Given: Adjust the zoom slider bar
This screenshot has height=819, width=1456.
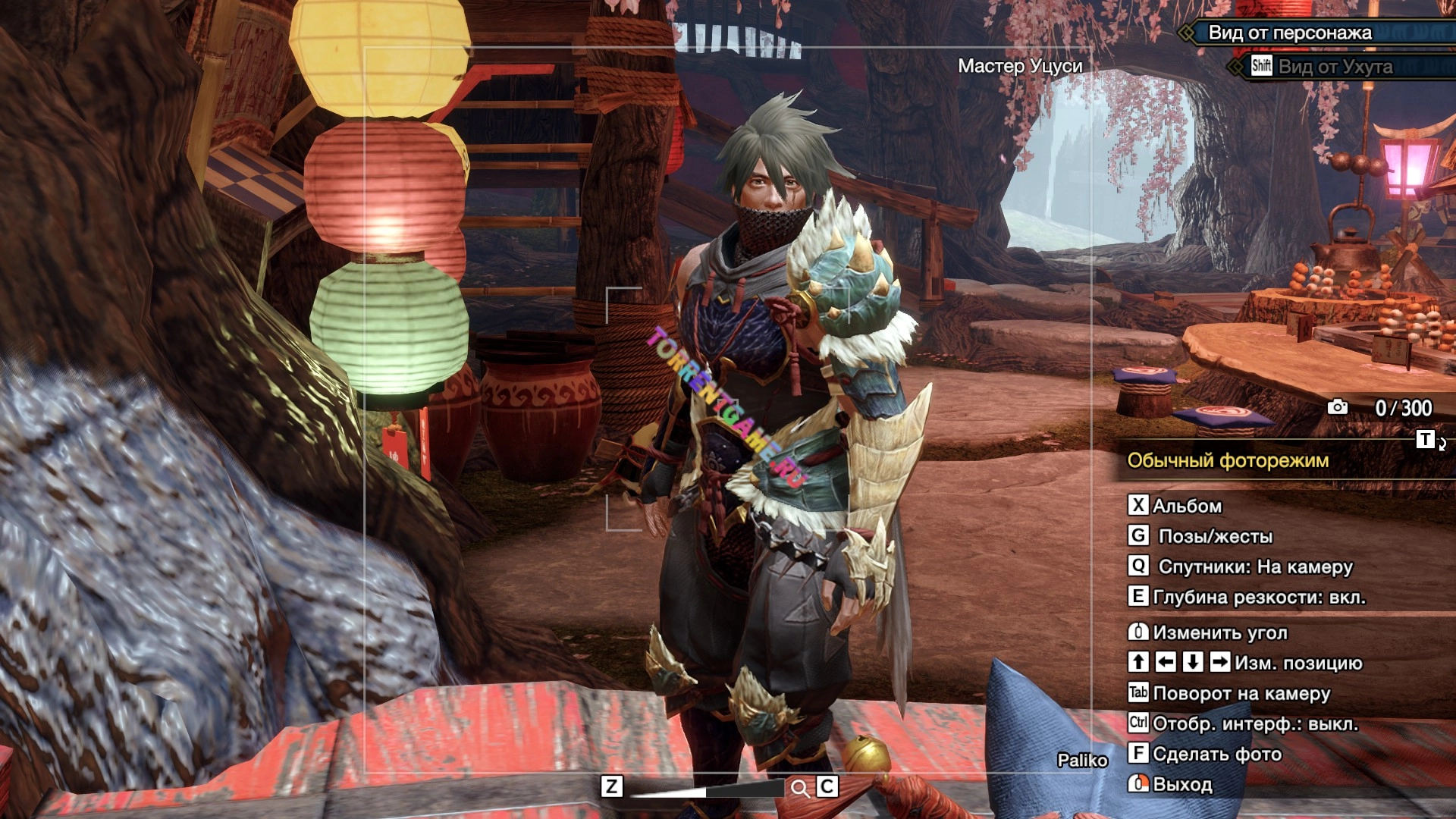Looking at the screenshot, I should tap(705, 790).
